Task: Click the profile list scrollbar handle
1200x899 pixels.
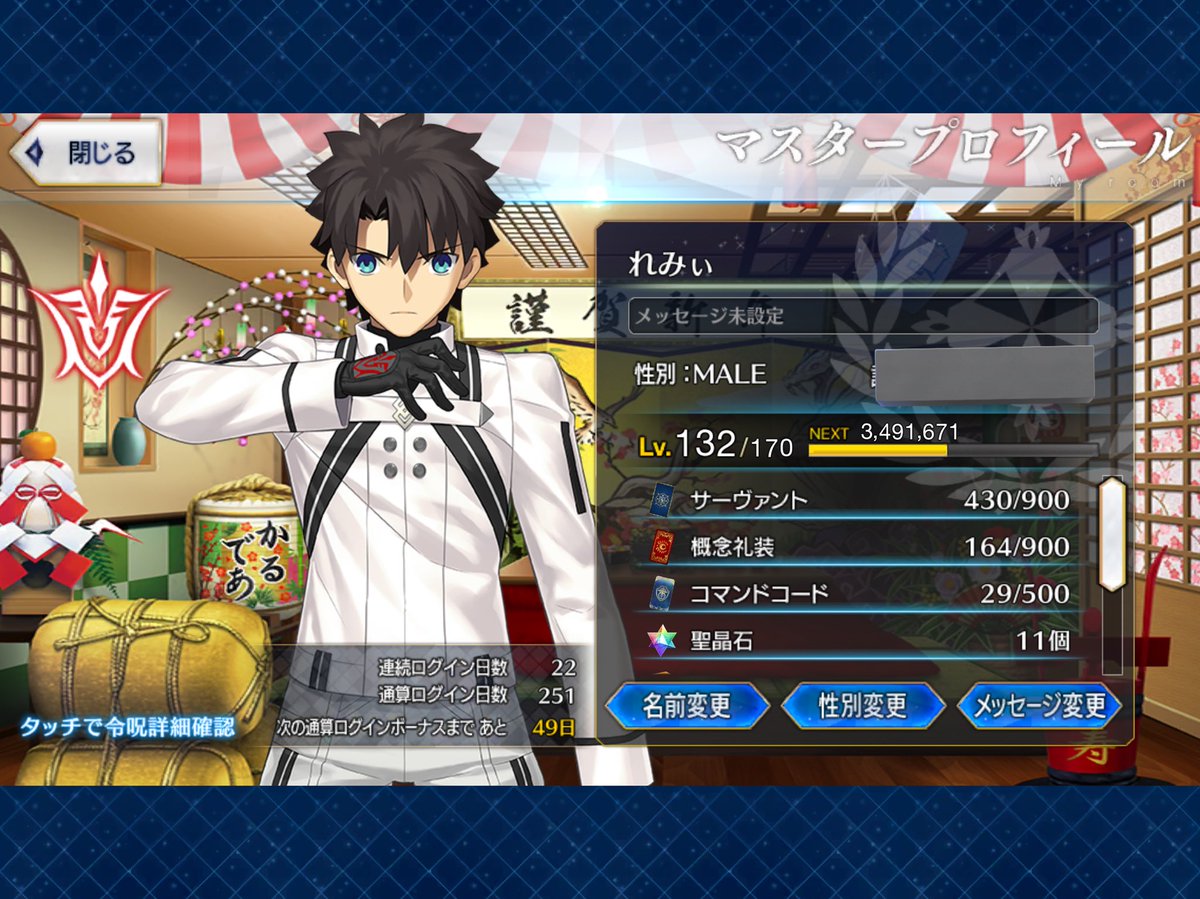Action: (1112, 533)
